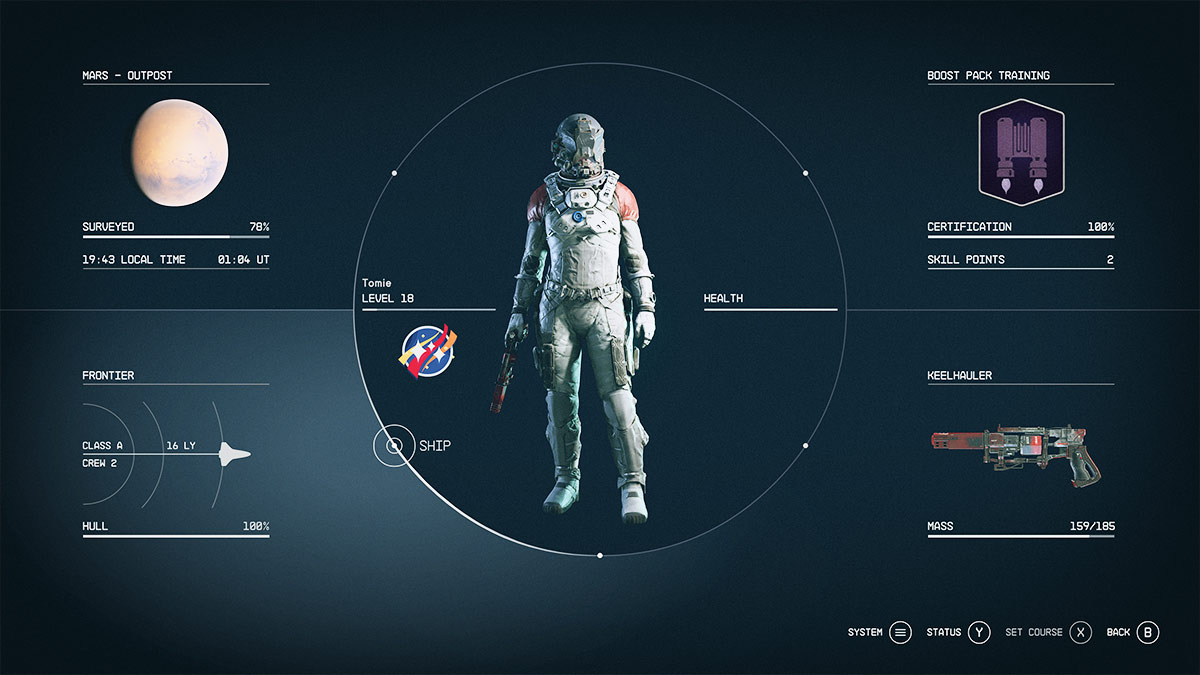The image size is (1200, 675).
Task: Select the Frontier ship silhouette icon
Action: coord(235,454)
